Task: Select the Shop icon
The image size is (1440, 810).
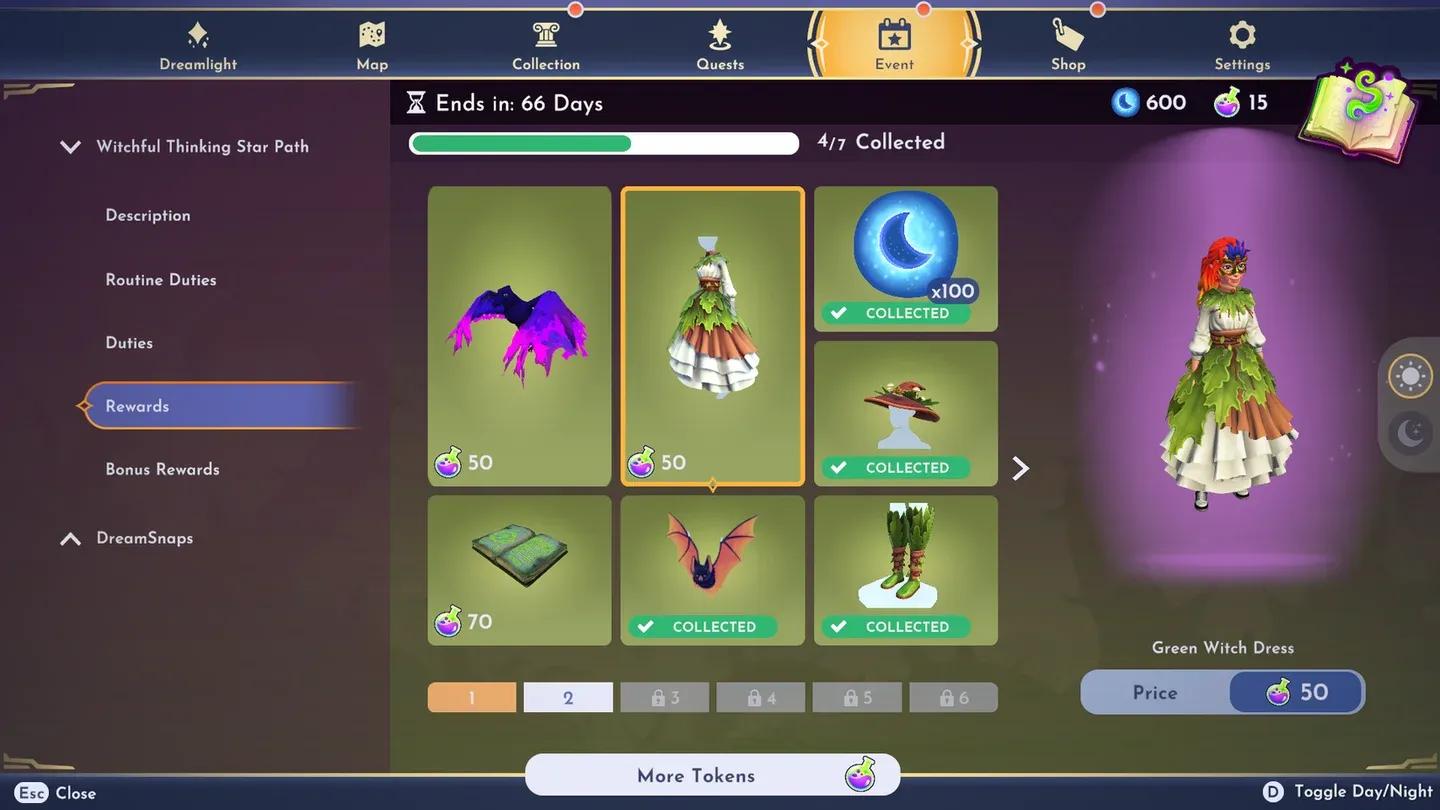Action: coord(1067,38)
